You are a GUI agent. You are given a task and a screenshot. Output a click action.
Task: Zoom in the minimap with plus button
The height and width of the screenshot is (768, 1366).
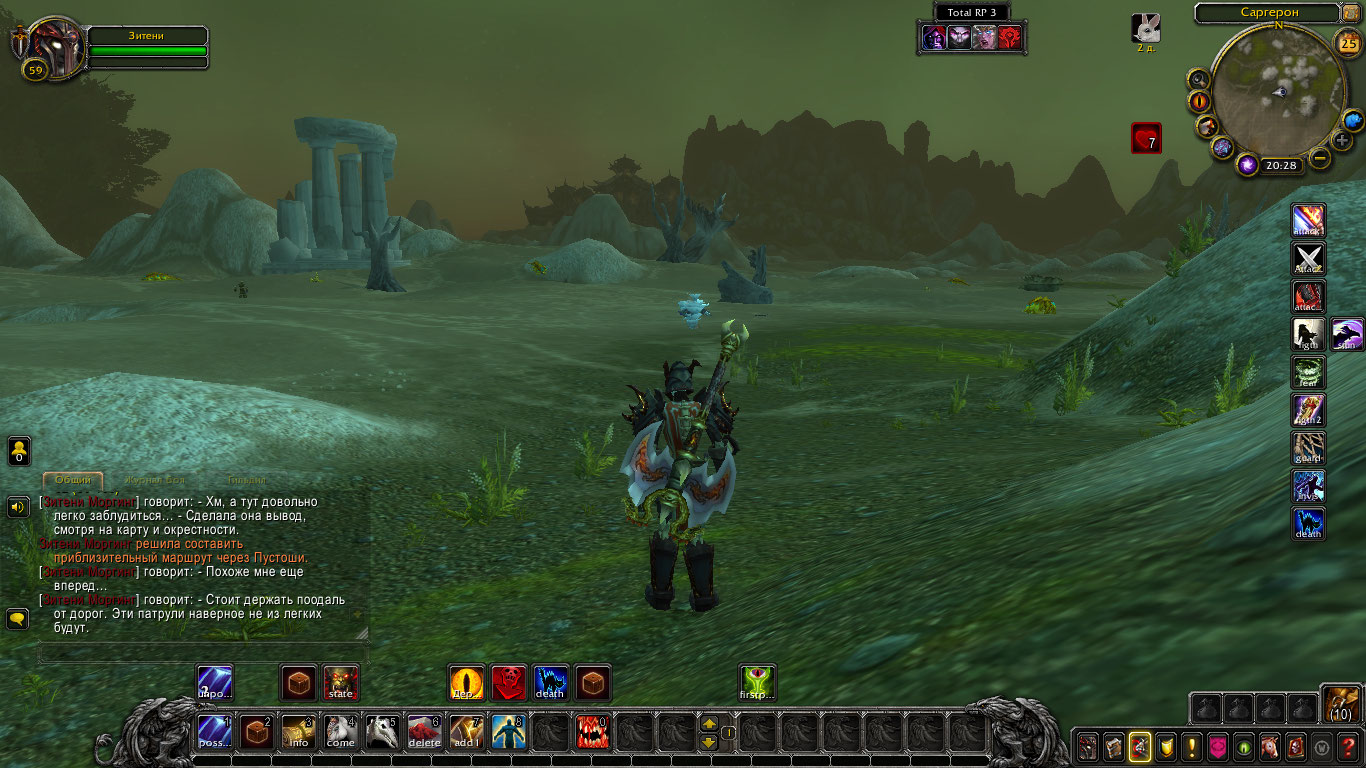1342,141
